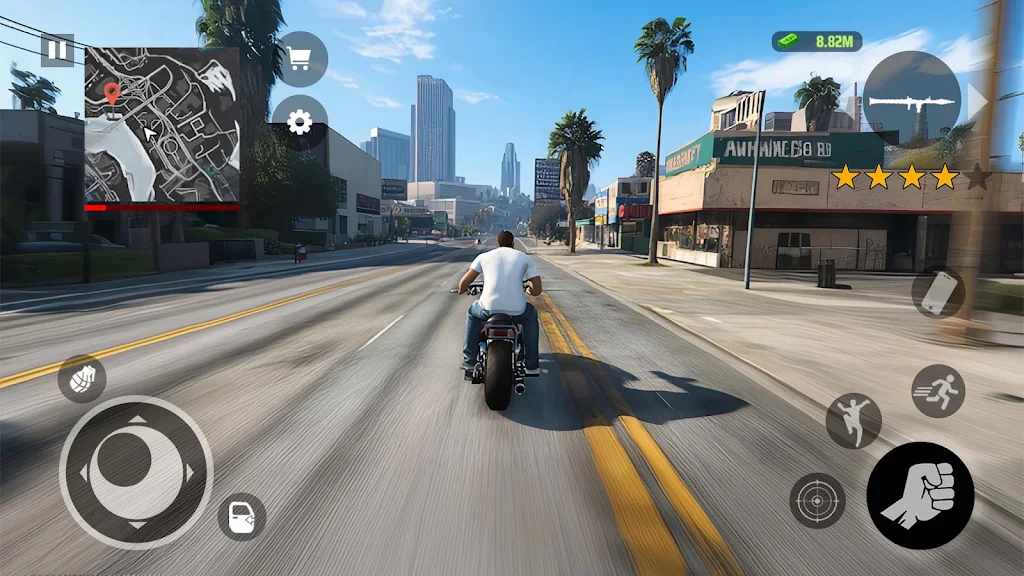Select the rocket launcher weapon slot
Image resolution: width=1024 pixels, height=576 pixels.
coord(911,100)
